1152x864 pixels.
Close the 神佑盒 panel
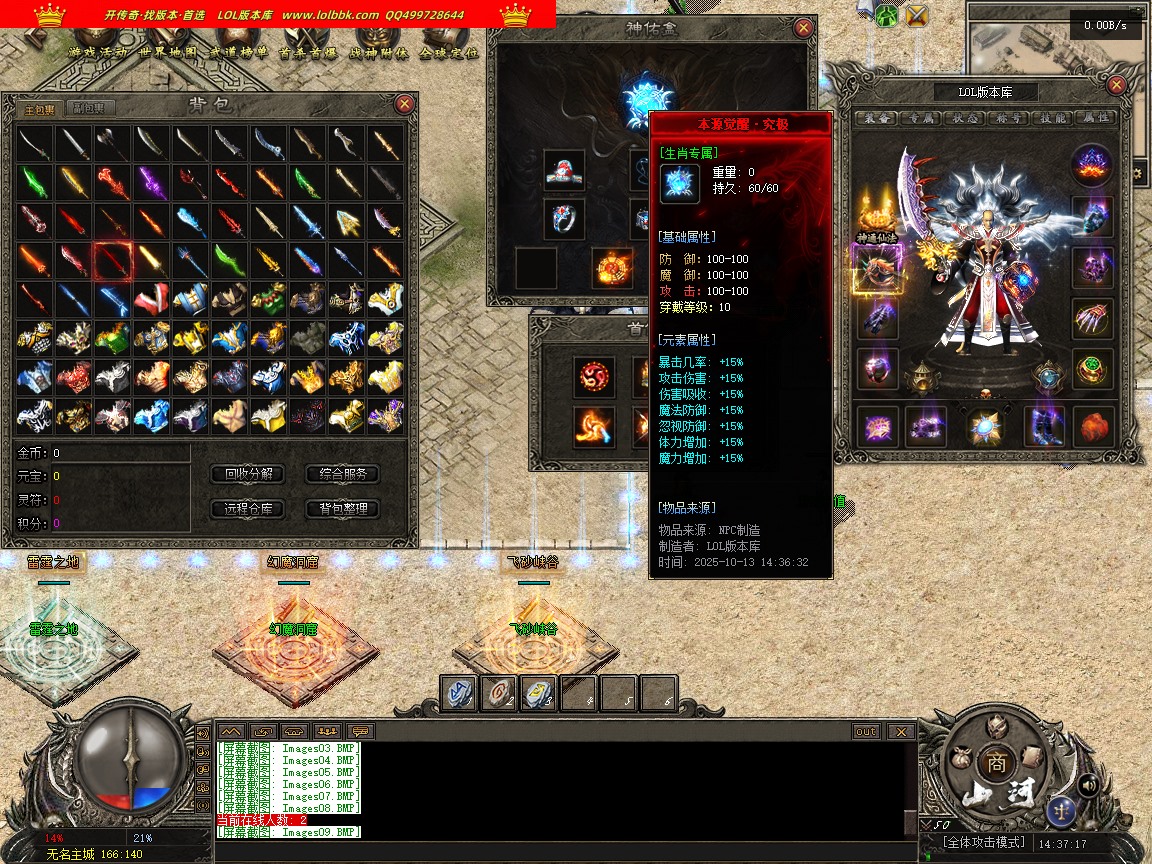(803, 28)
